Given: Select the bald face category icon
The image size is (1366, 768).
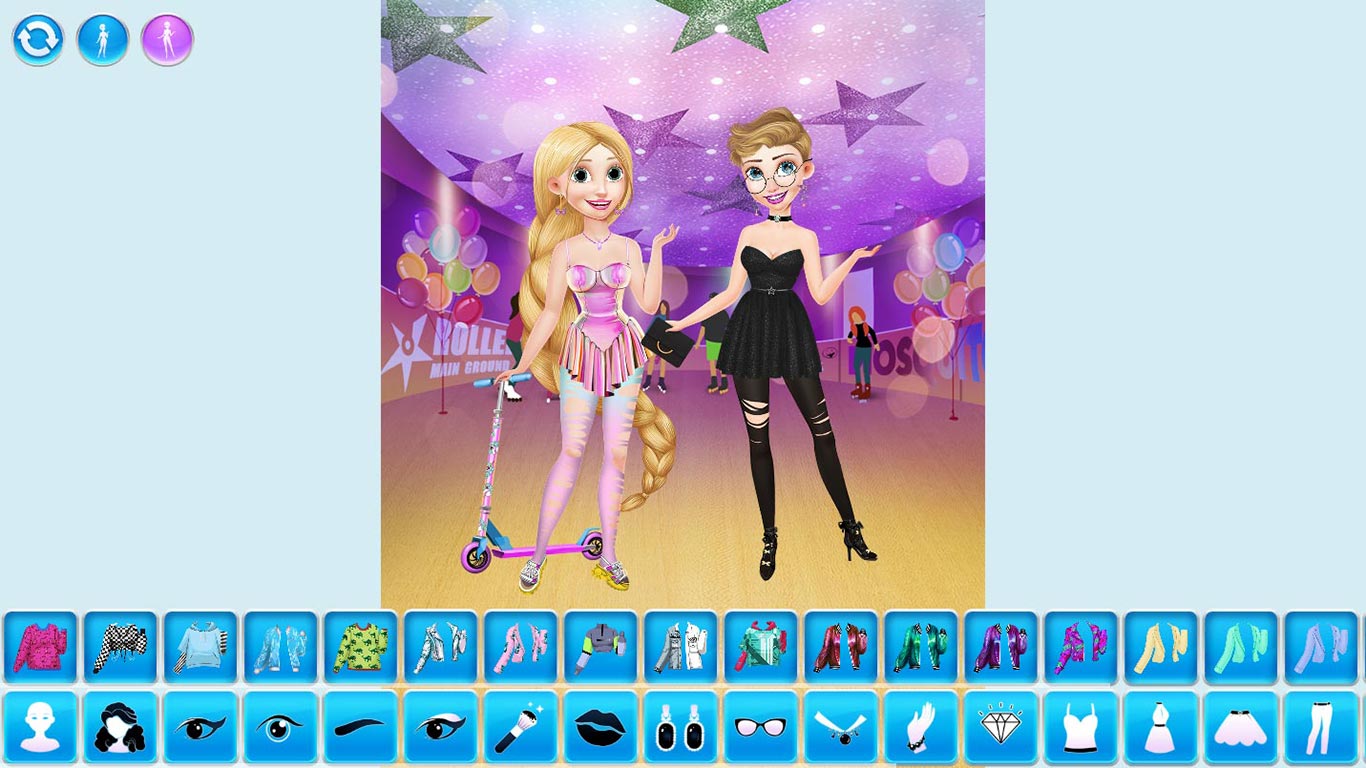Looking at the screenshot, I should [39, 728].
